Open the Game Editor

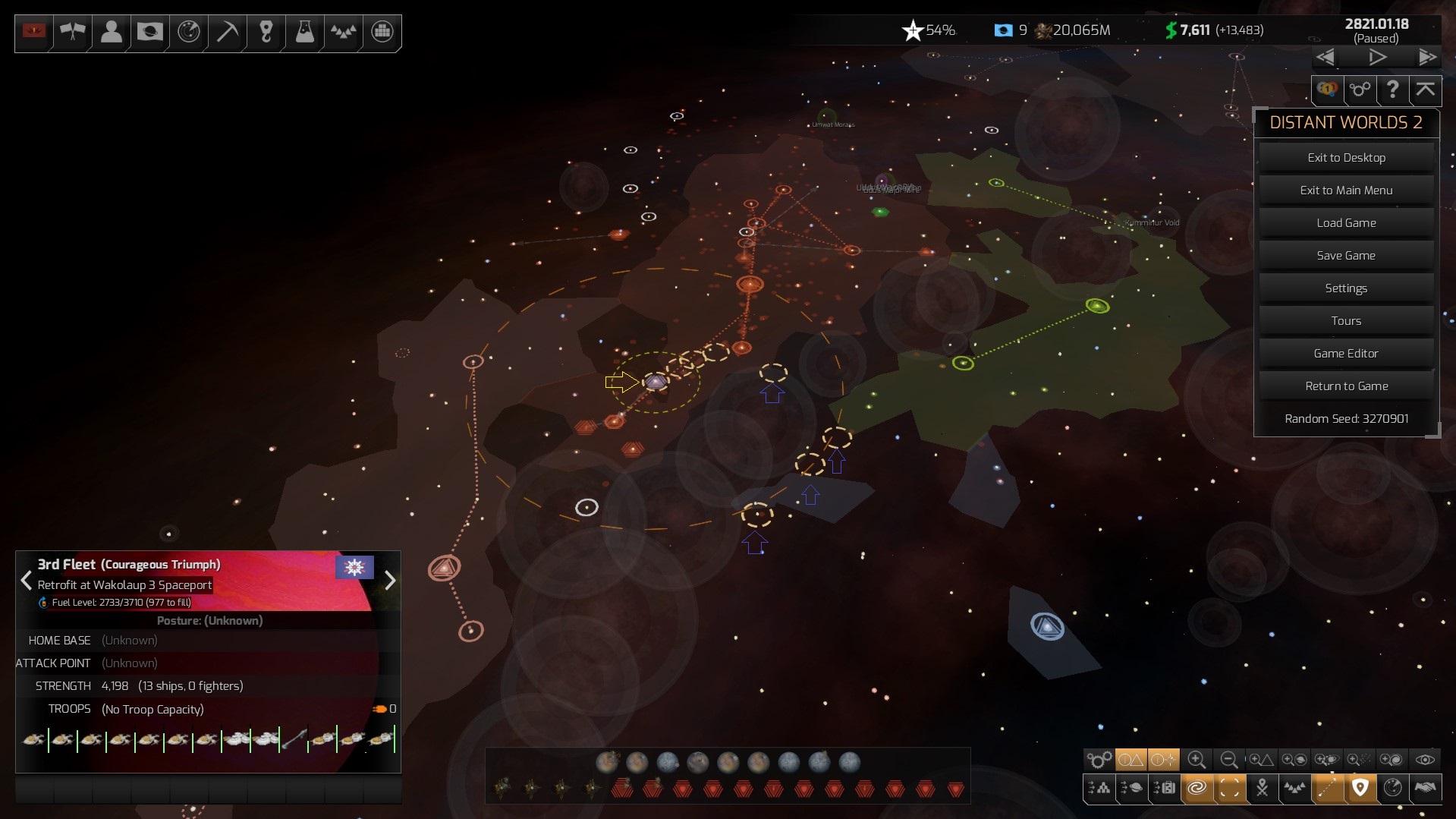pos(1346,354)
